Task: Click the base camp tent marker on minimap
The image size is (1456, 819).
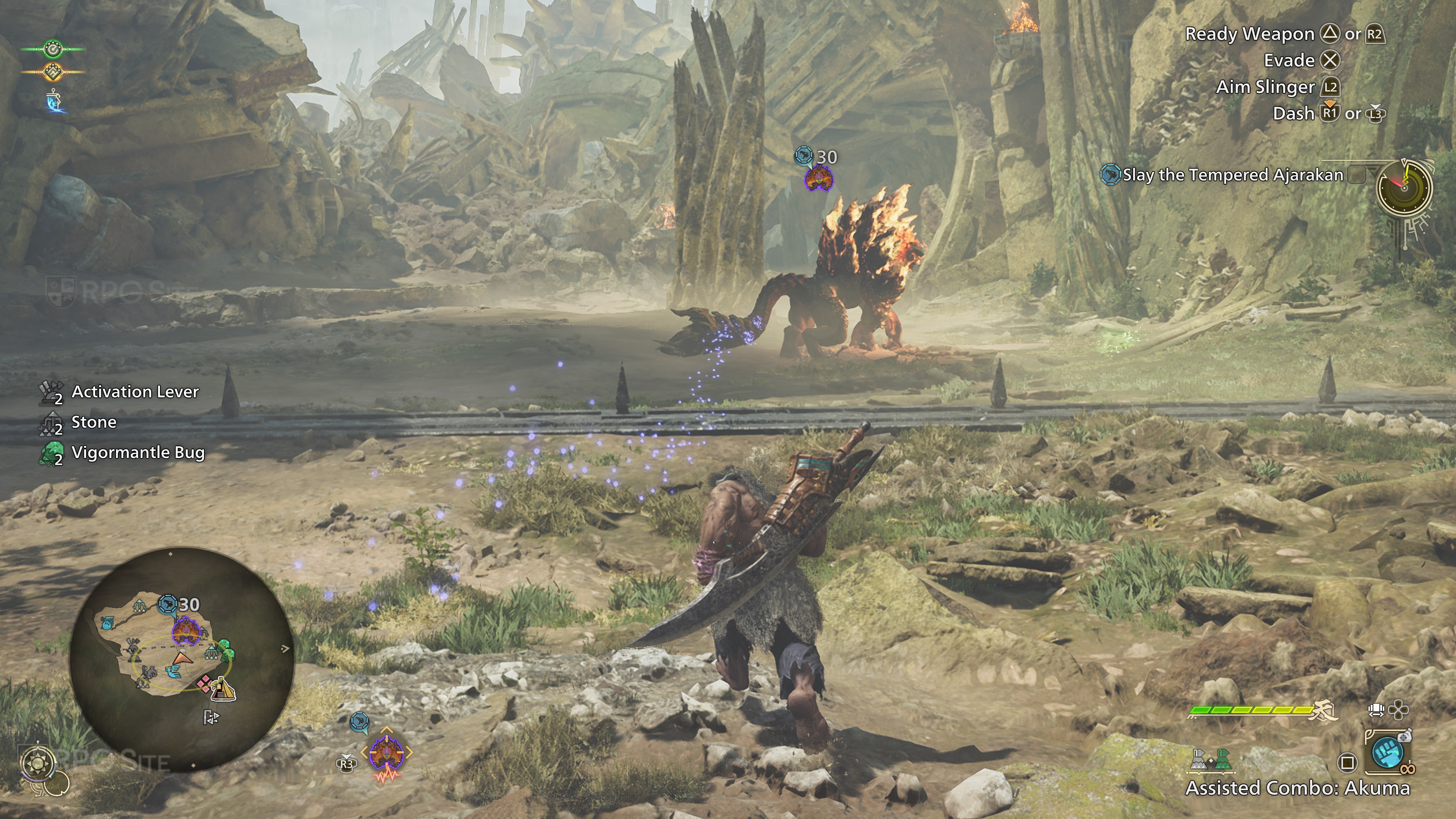Action: pos(224,689)
